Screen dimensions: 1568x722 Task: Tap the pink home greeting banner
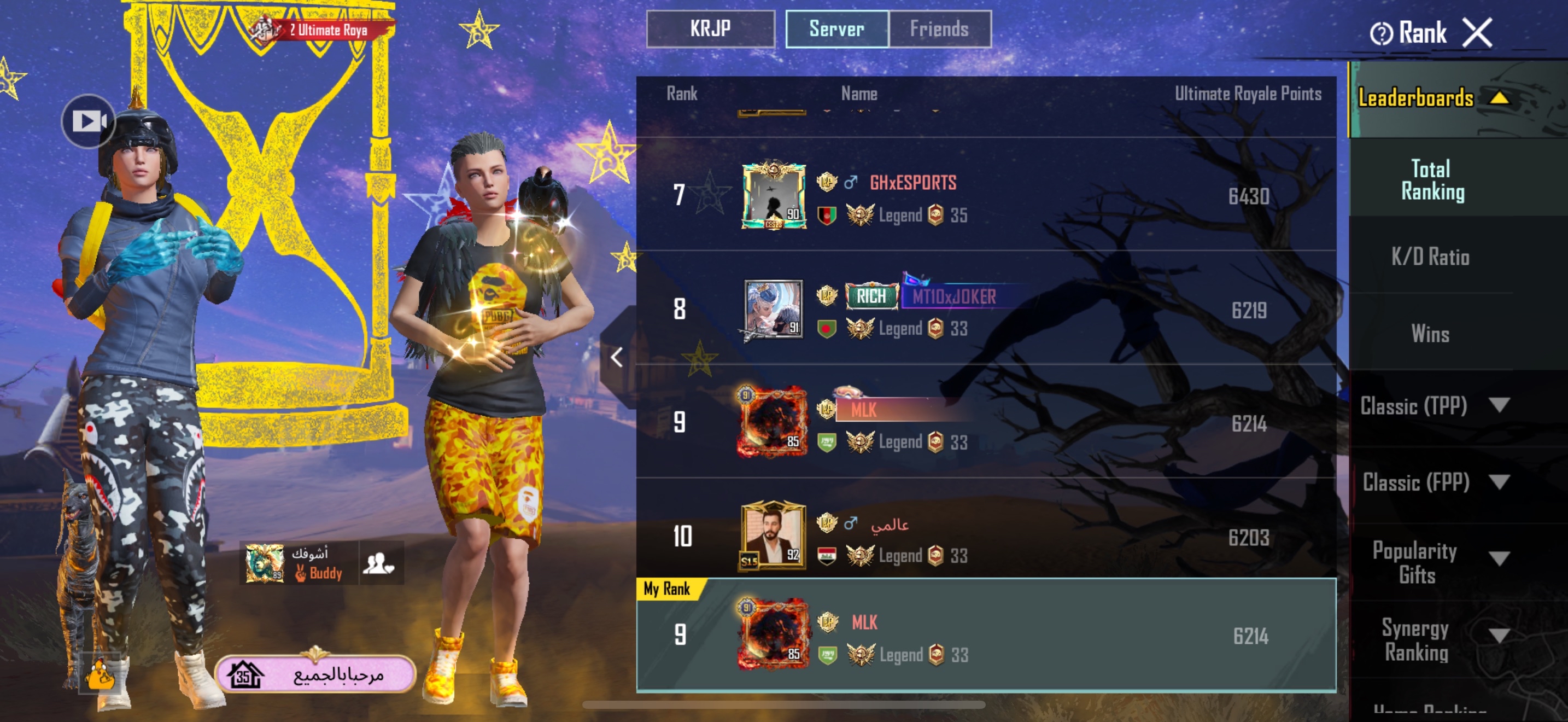coord(315,674)
